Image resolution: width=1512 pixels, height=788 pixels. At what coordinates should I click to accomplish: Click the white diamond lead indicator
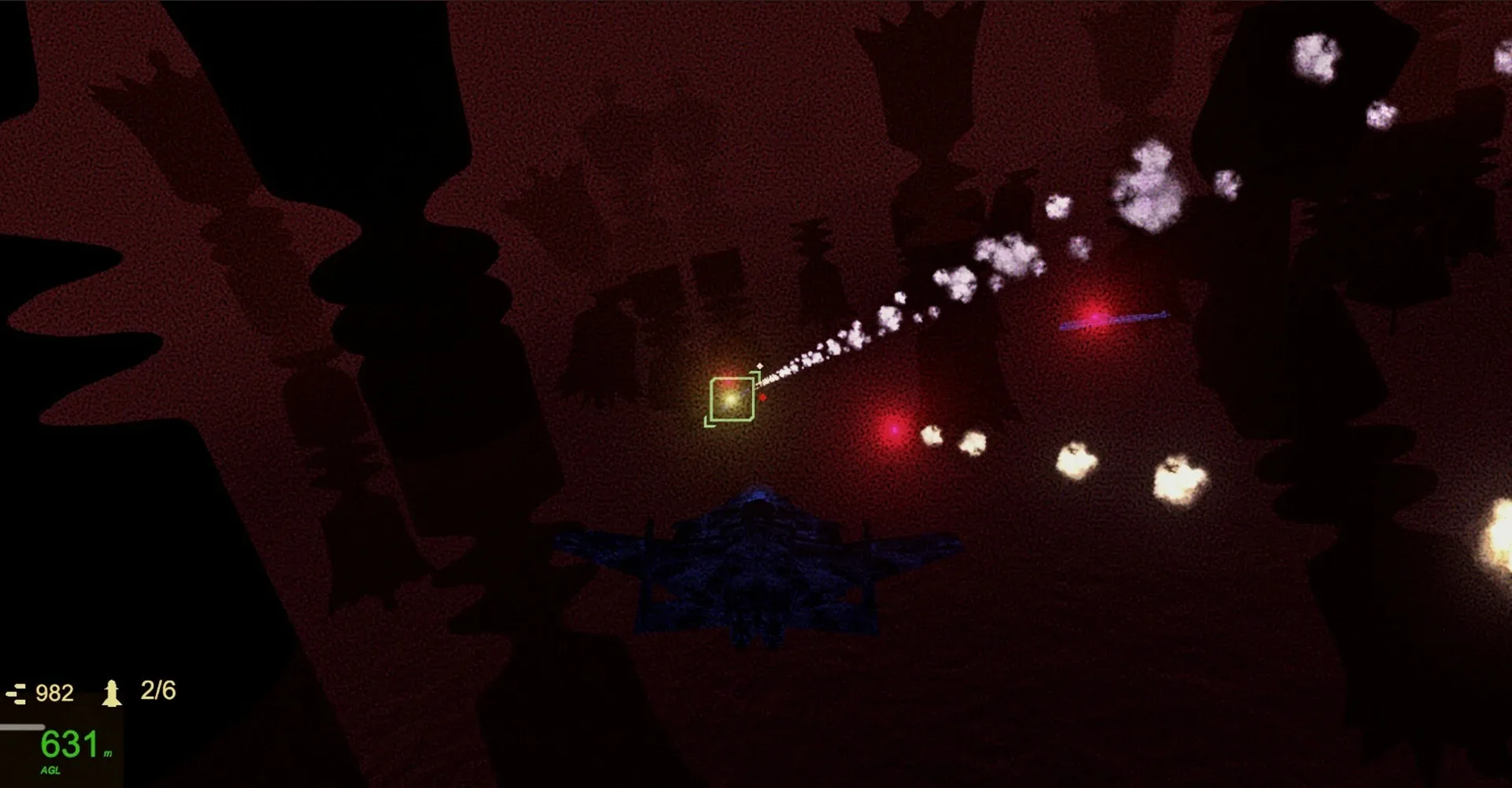click(760, 365)
